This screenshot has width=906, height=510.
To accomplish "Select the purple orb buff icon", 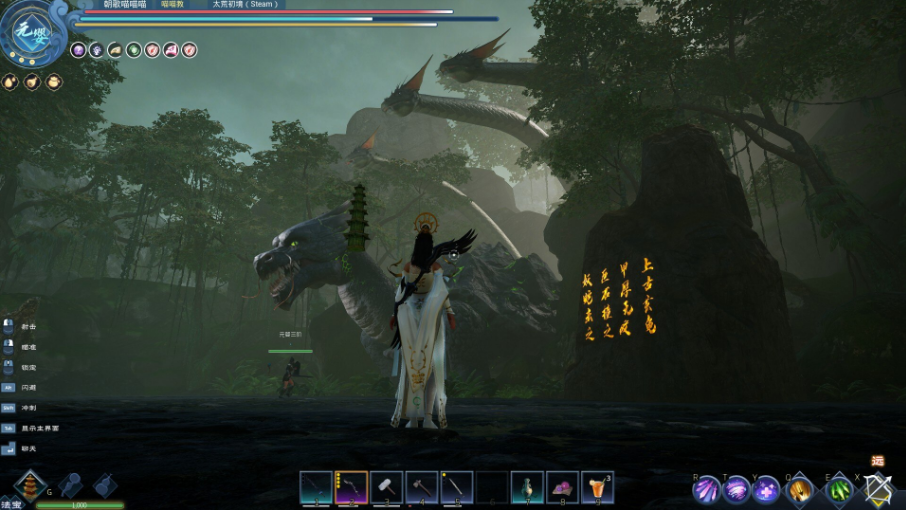I will click(78, 49).
